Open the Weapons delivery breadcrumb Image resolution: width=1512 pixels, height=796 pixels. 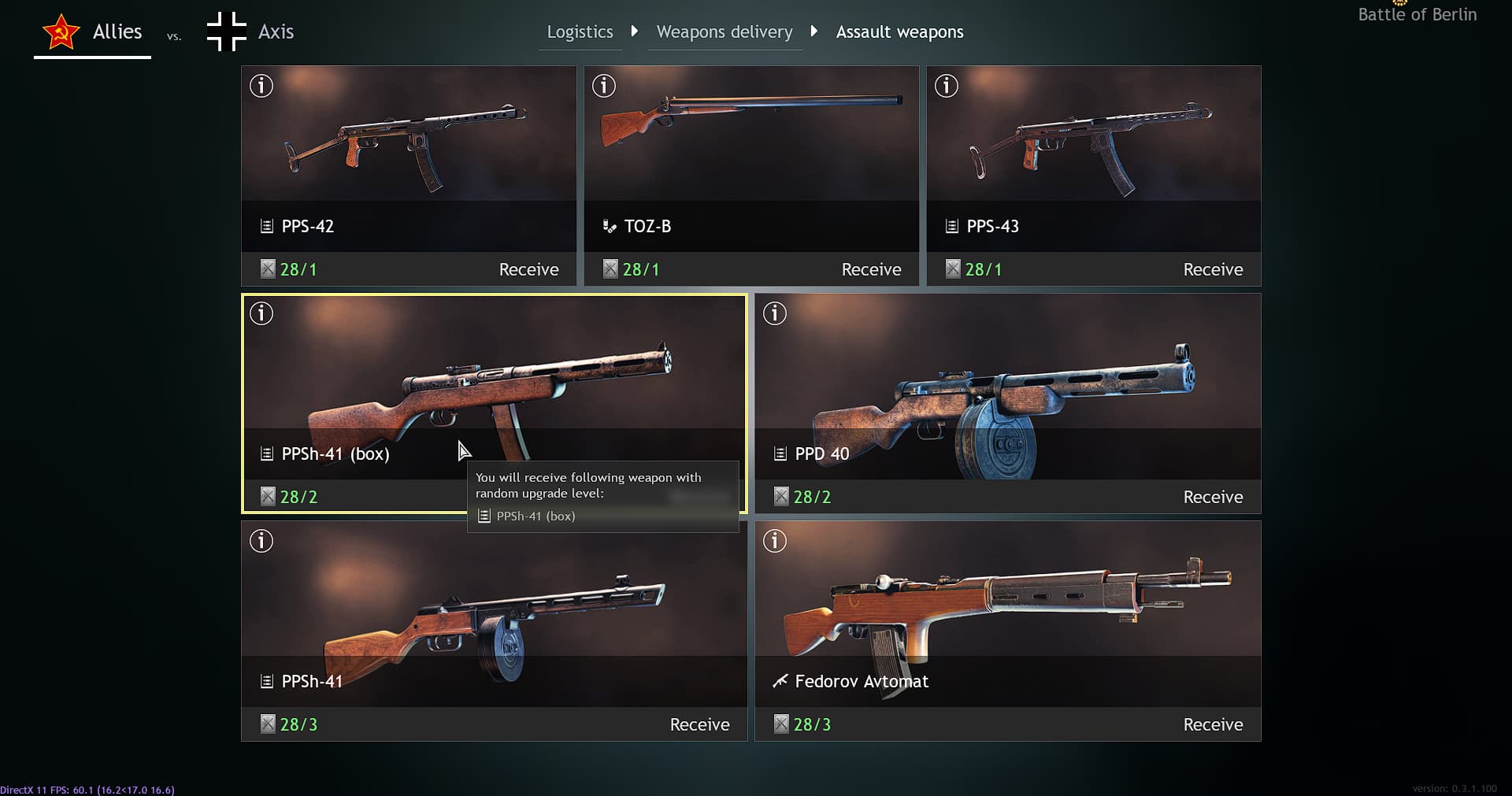coord(724,32)
